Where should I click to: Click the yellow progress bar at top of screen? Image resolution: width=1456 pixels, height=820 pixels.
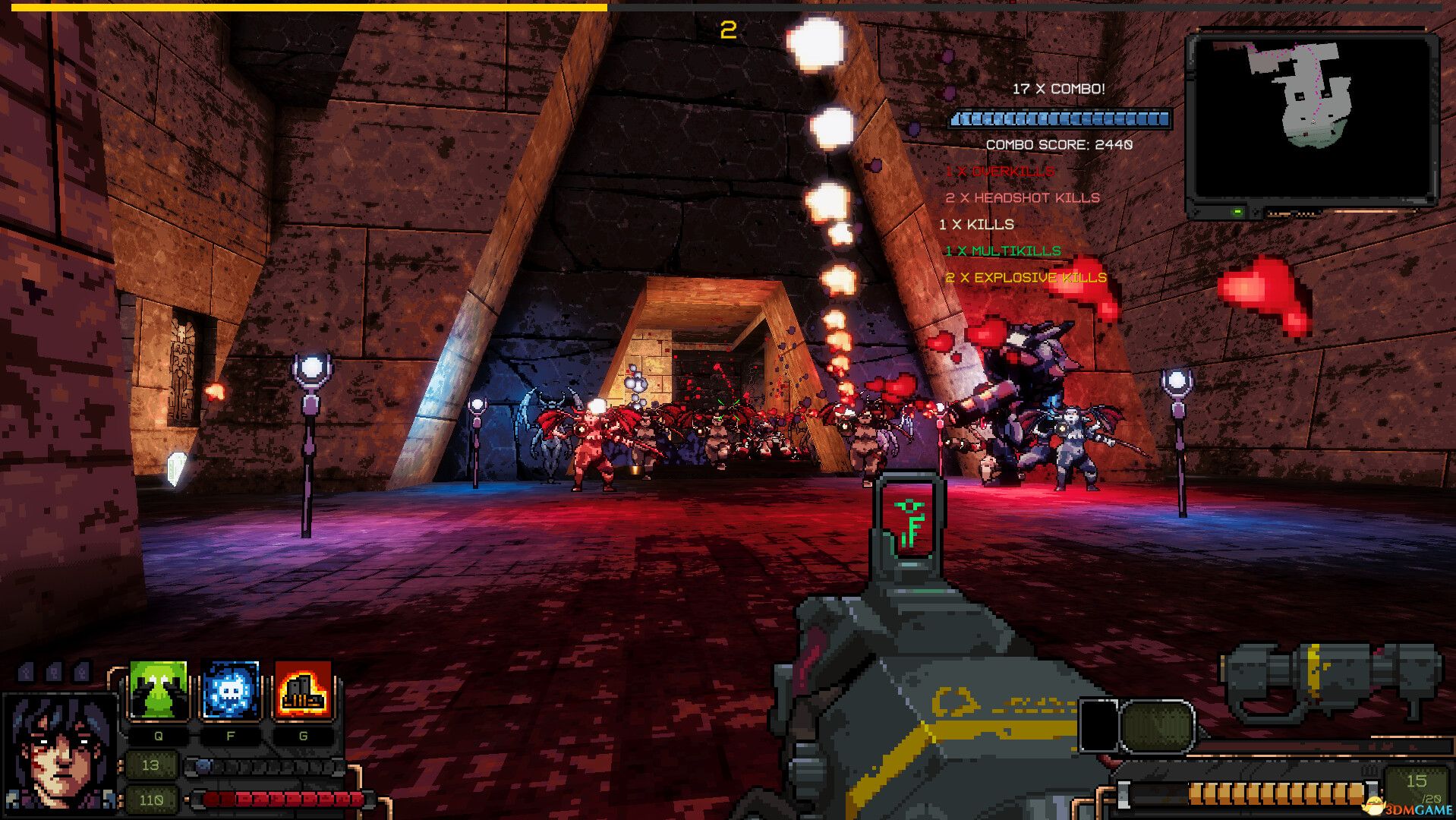304,6
